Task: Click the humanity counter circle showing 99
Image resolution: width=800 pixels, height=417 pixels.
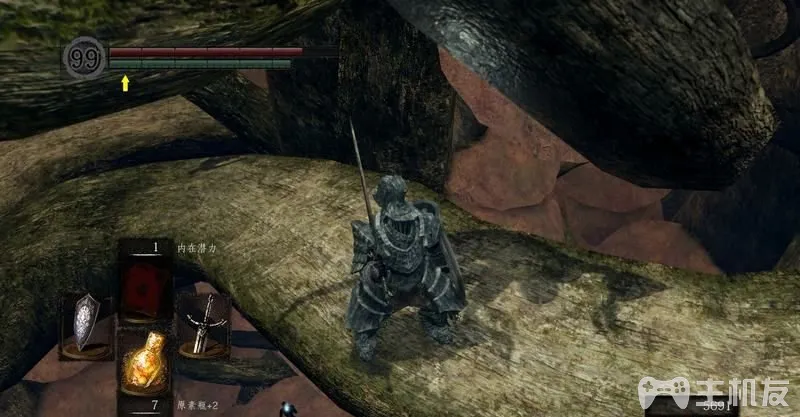Action: tap(85, 57)
